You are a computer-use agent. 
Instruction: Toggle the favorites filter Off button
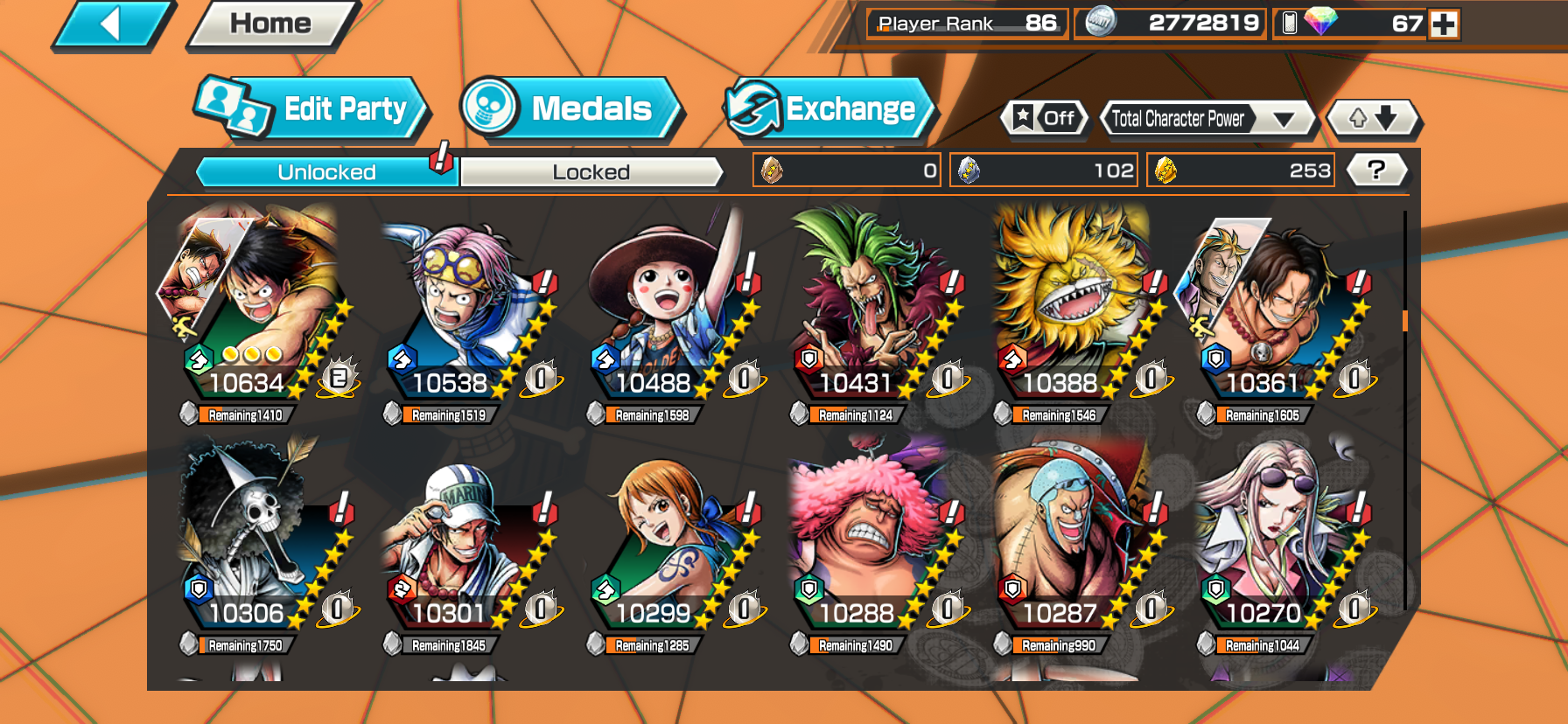[1045, 118]
